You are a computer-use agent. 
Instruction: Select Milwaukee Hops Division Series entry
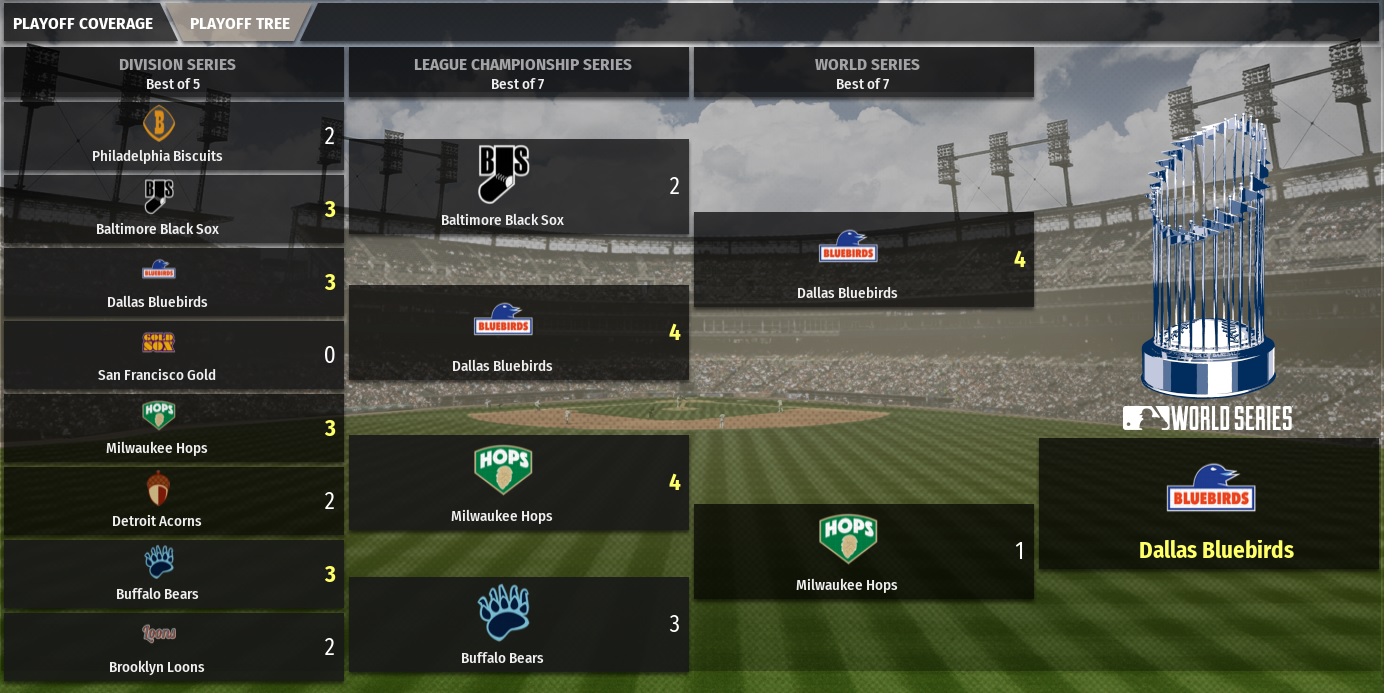[x=173, y=428]
